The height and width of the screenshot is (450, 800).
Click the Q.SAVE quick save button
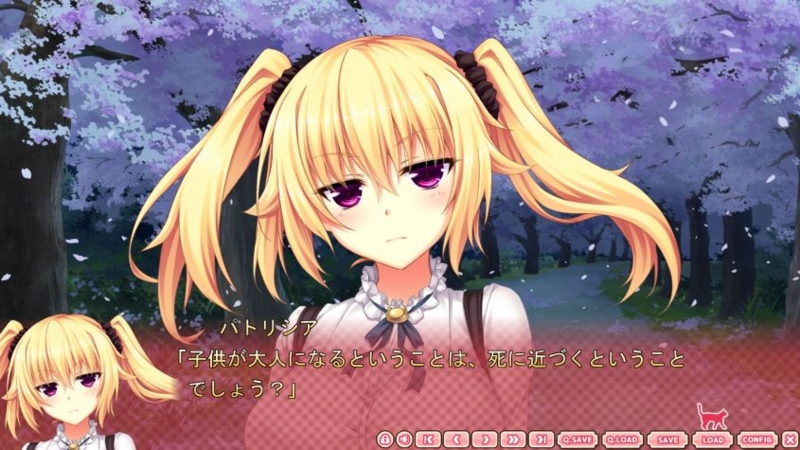578,439
